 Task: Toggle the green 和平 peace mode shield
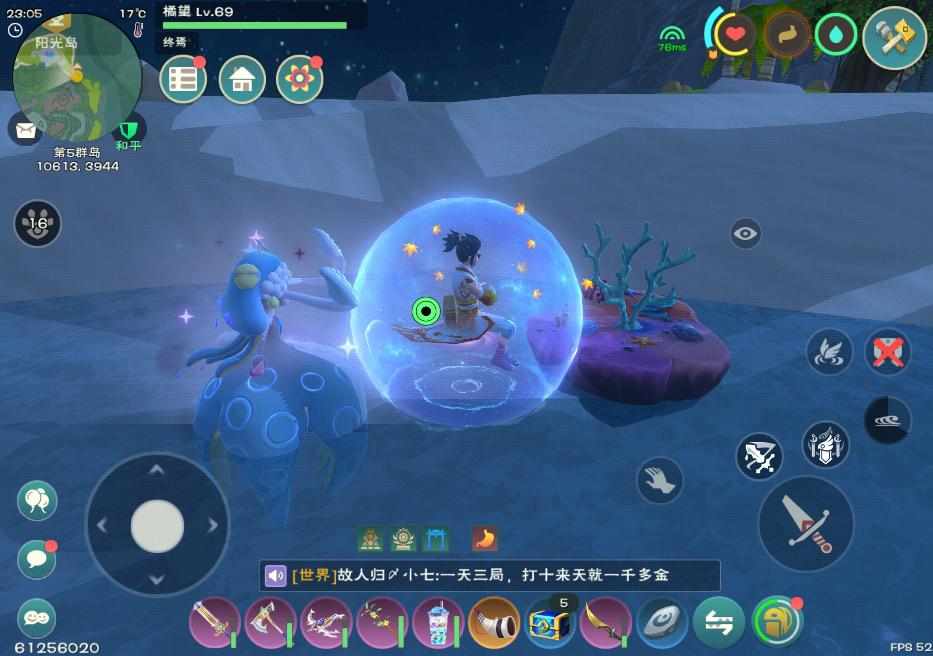tap(128, 132)
